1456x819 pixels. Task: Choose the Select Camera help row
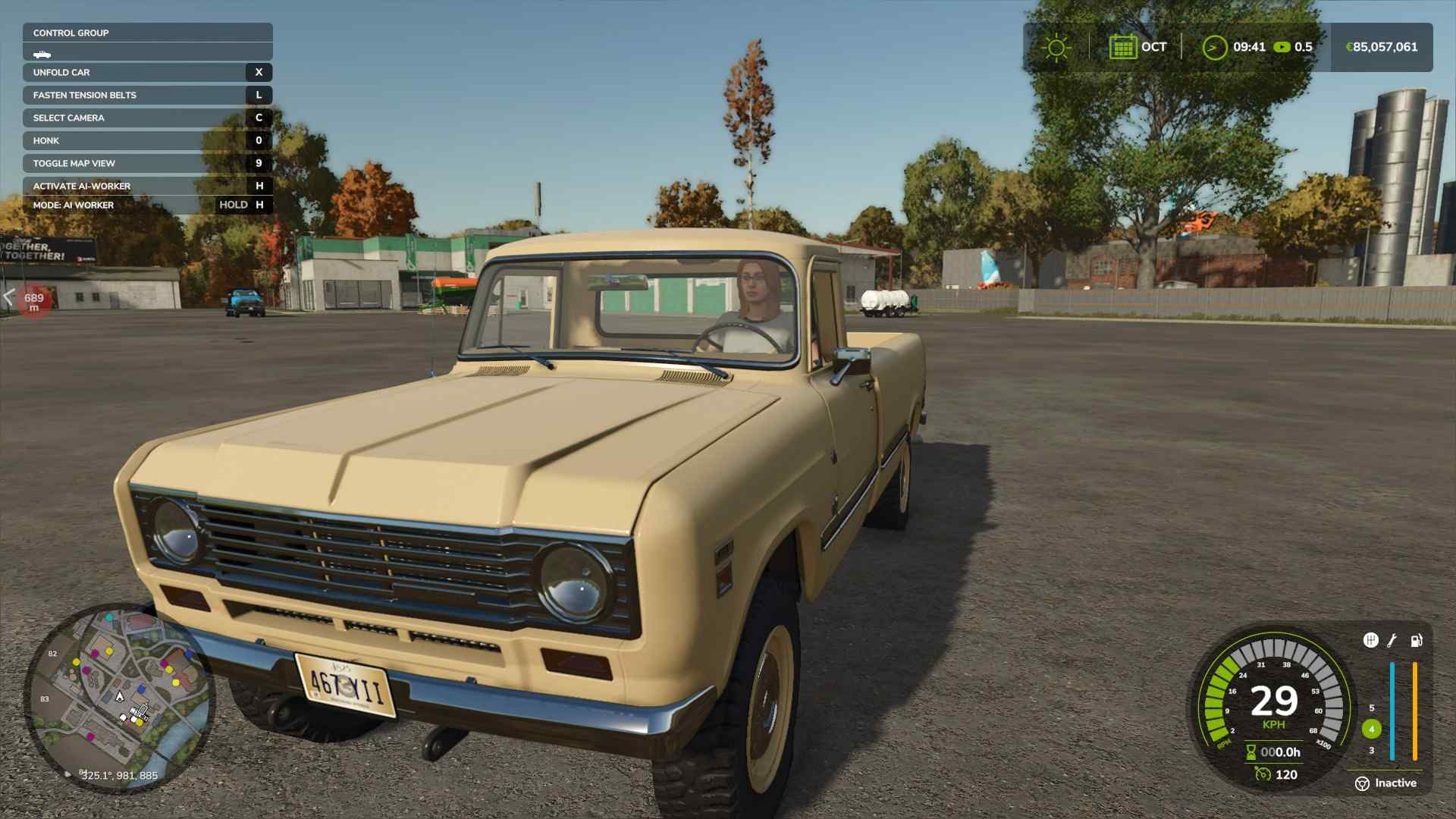click(x=147, y=118)
